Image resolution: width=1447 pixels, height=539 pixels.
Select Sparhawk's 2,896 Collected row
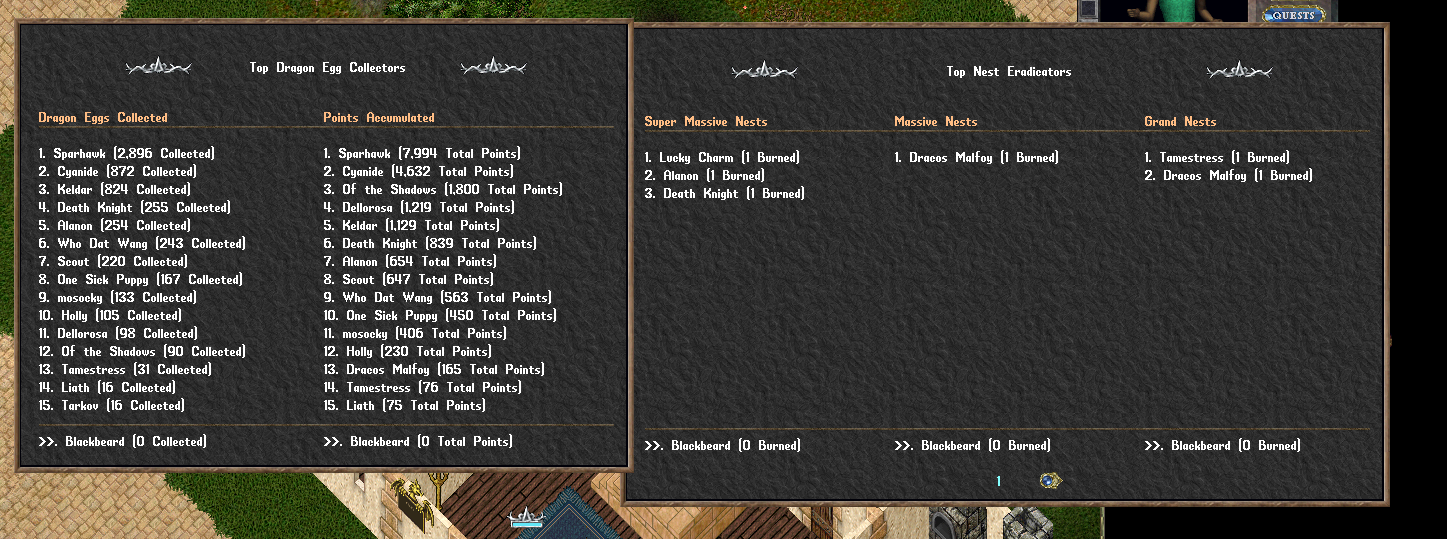tap(126, 154)
